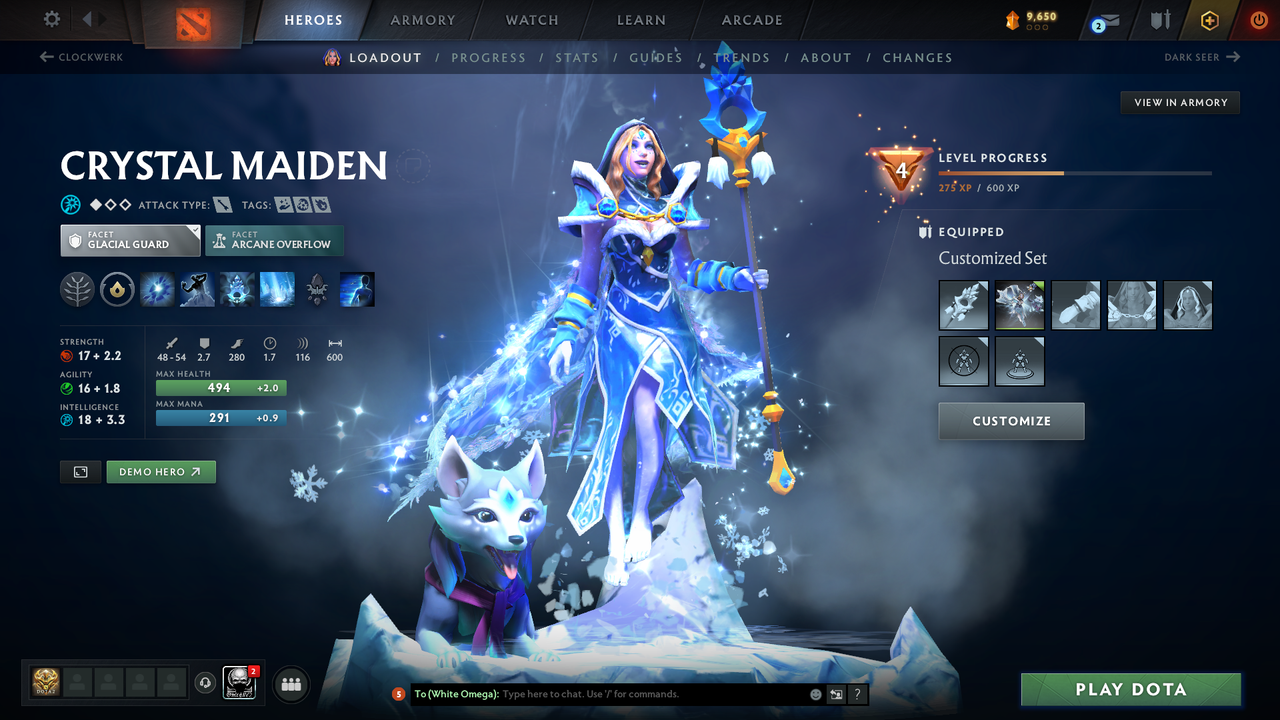The image size is (1280, 720).
Task: Select the Glacial Guard facet
Action: [129, 240]
